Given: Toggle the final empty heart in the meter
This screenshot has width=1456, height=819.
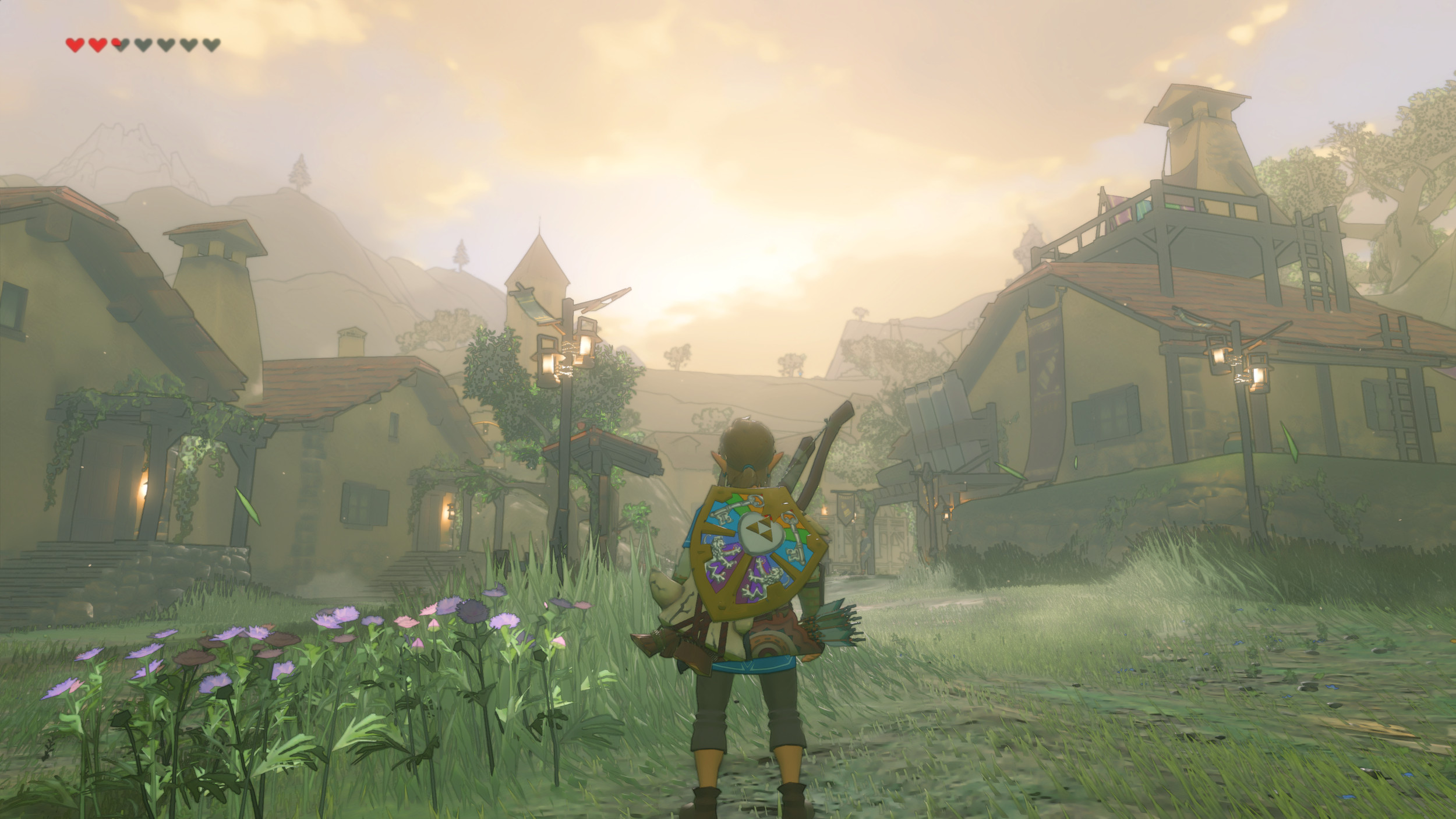Looking at the screenshot, I should point(210,44).
